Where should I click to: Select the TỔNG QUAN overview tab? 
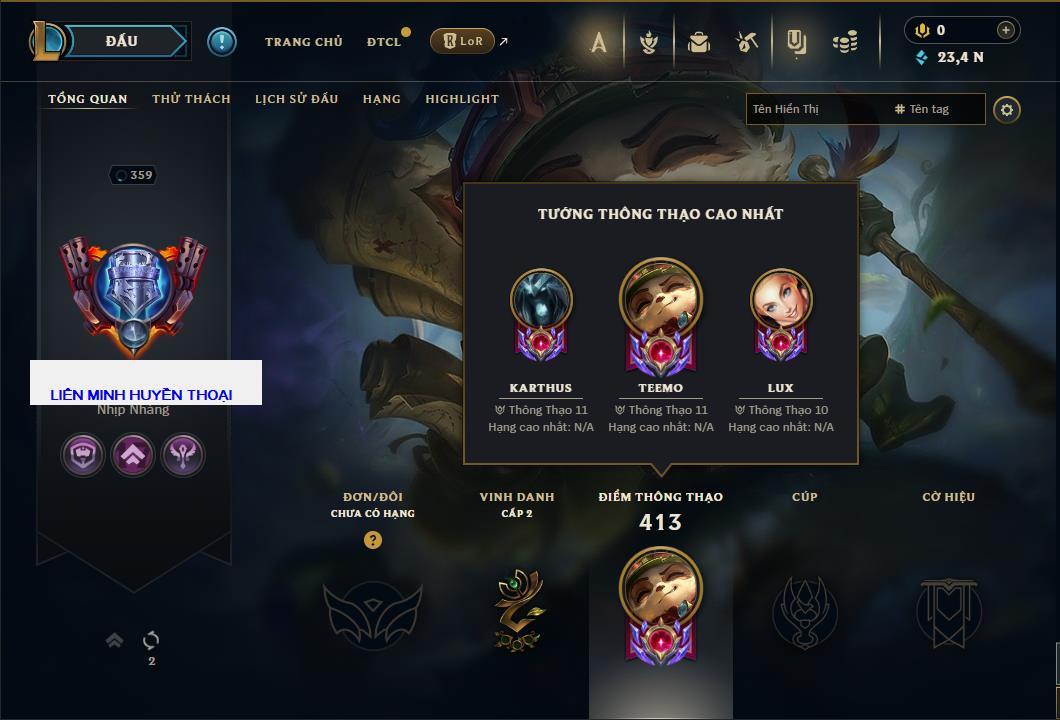click(88, 99)
